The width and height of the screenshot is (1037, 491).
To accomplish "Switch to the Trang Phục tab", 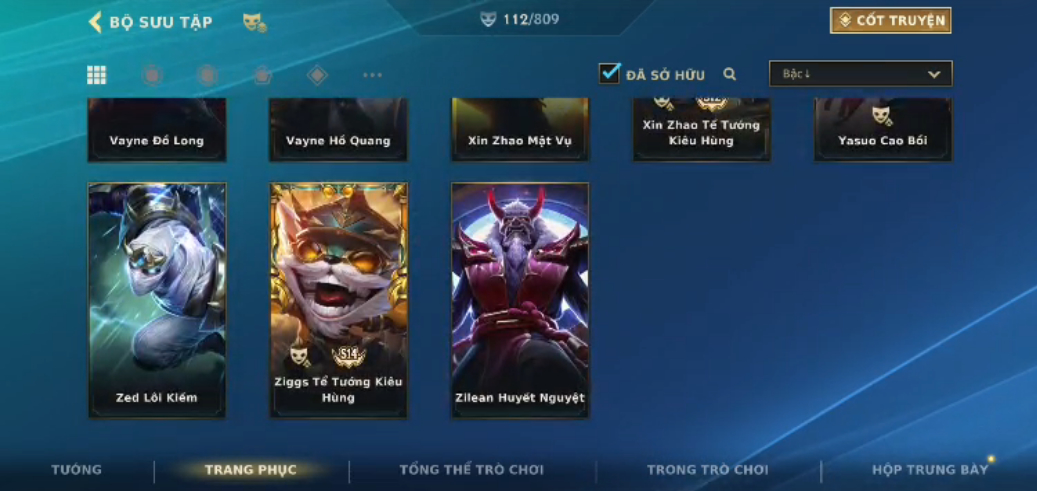I will tap(251, 470).
